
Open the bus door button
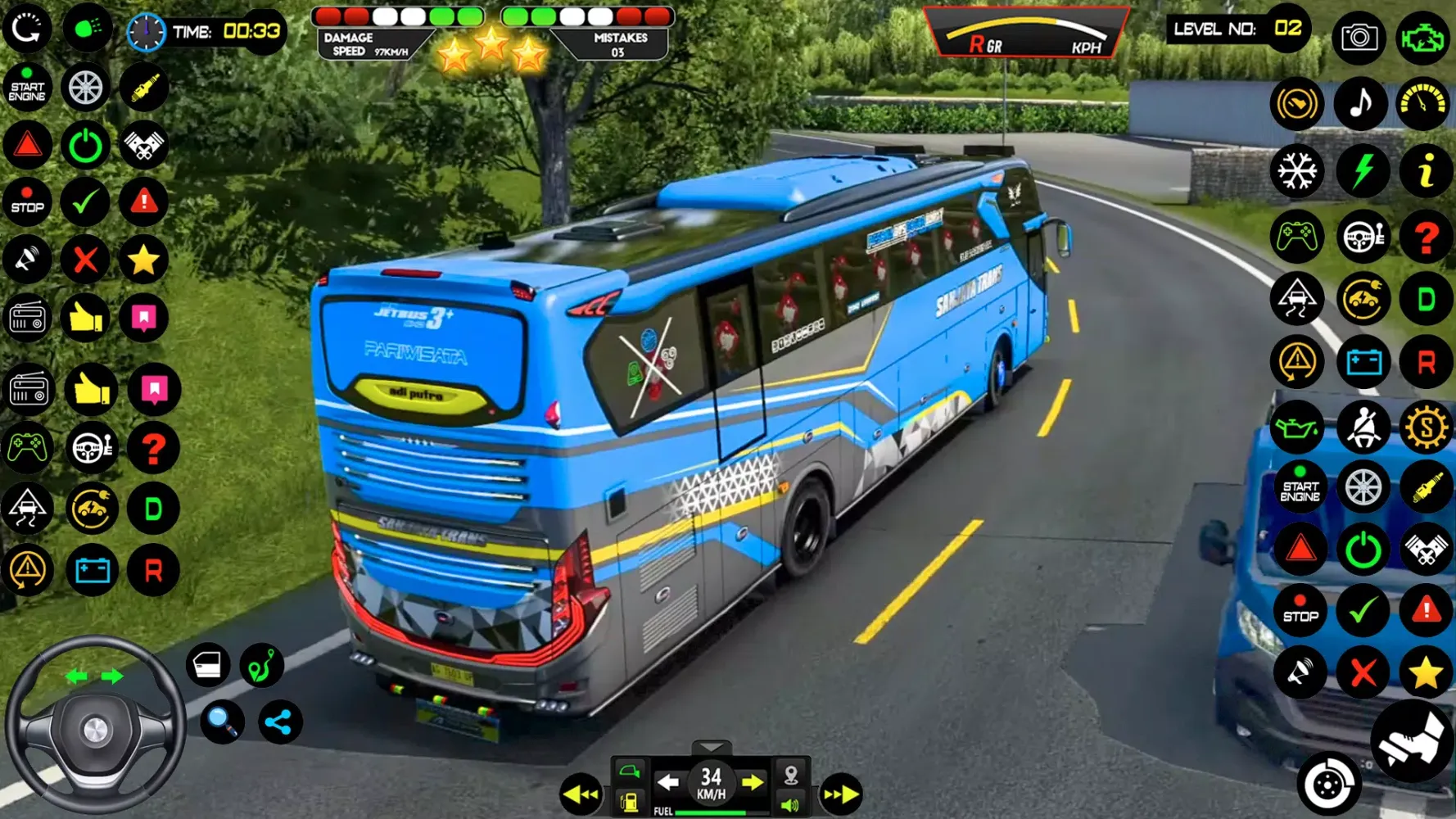tap(207, 665)
